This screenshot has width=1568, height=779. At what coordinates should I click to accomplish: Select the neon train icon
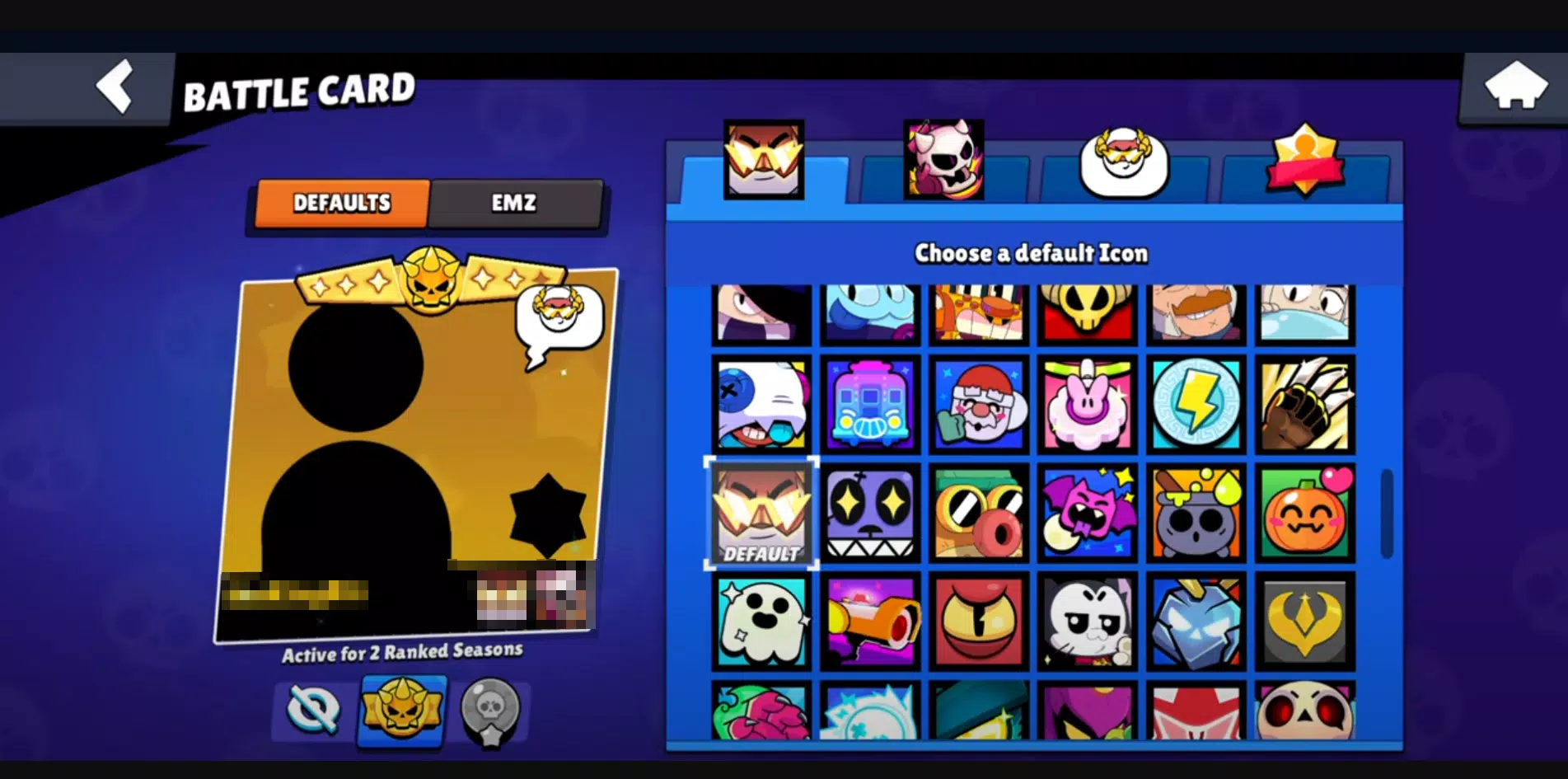pyautogui.click(x=869, y=404)
